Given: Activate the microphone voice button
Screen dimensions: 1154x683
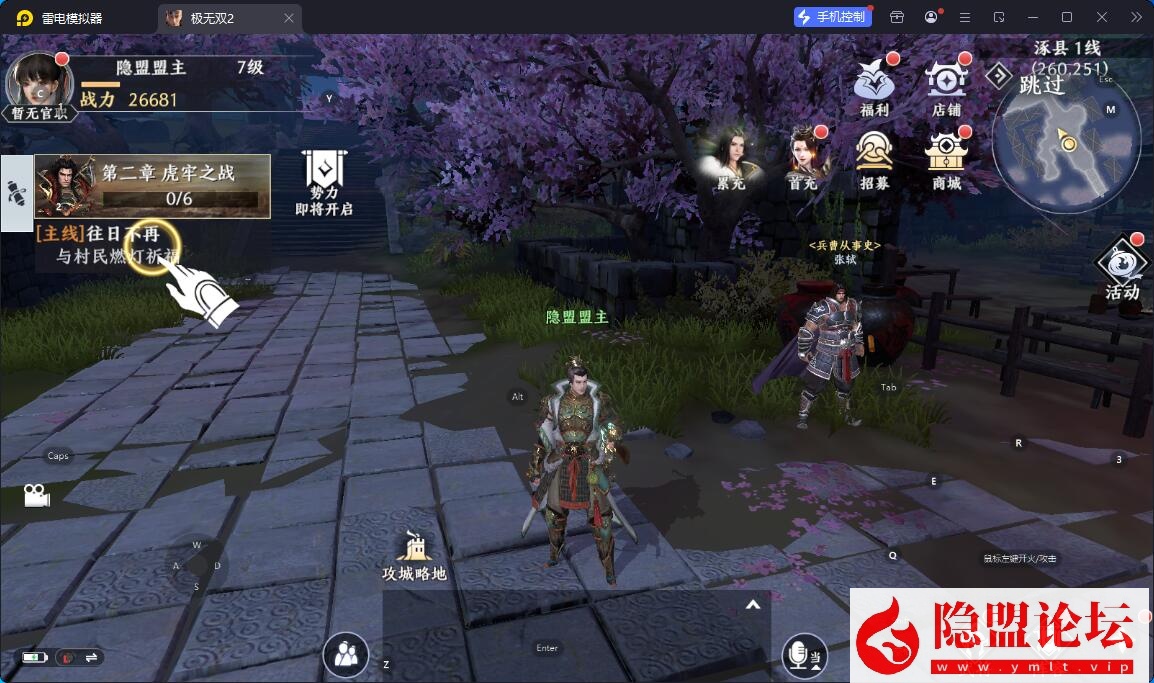Looking at the screenshot, I should [803, 655].
